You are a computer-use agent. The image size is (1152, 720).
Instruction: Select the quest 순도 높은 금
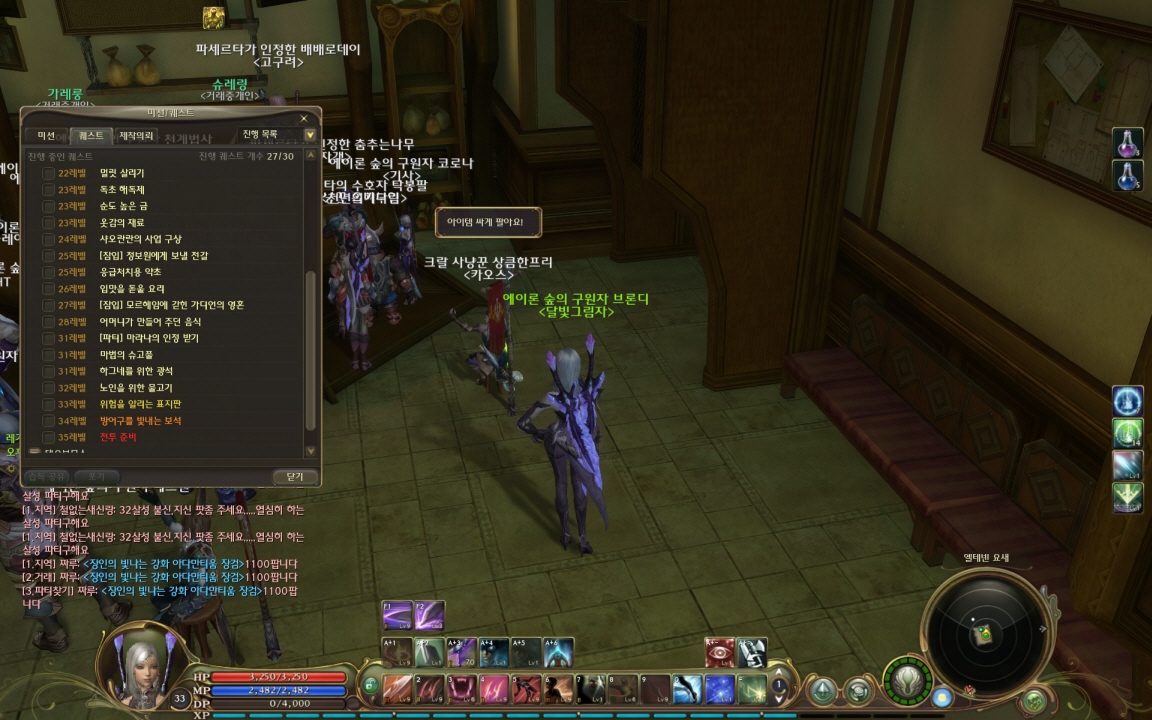(x=121, y=206)
